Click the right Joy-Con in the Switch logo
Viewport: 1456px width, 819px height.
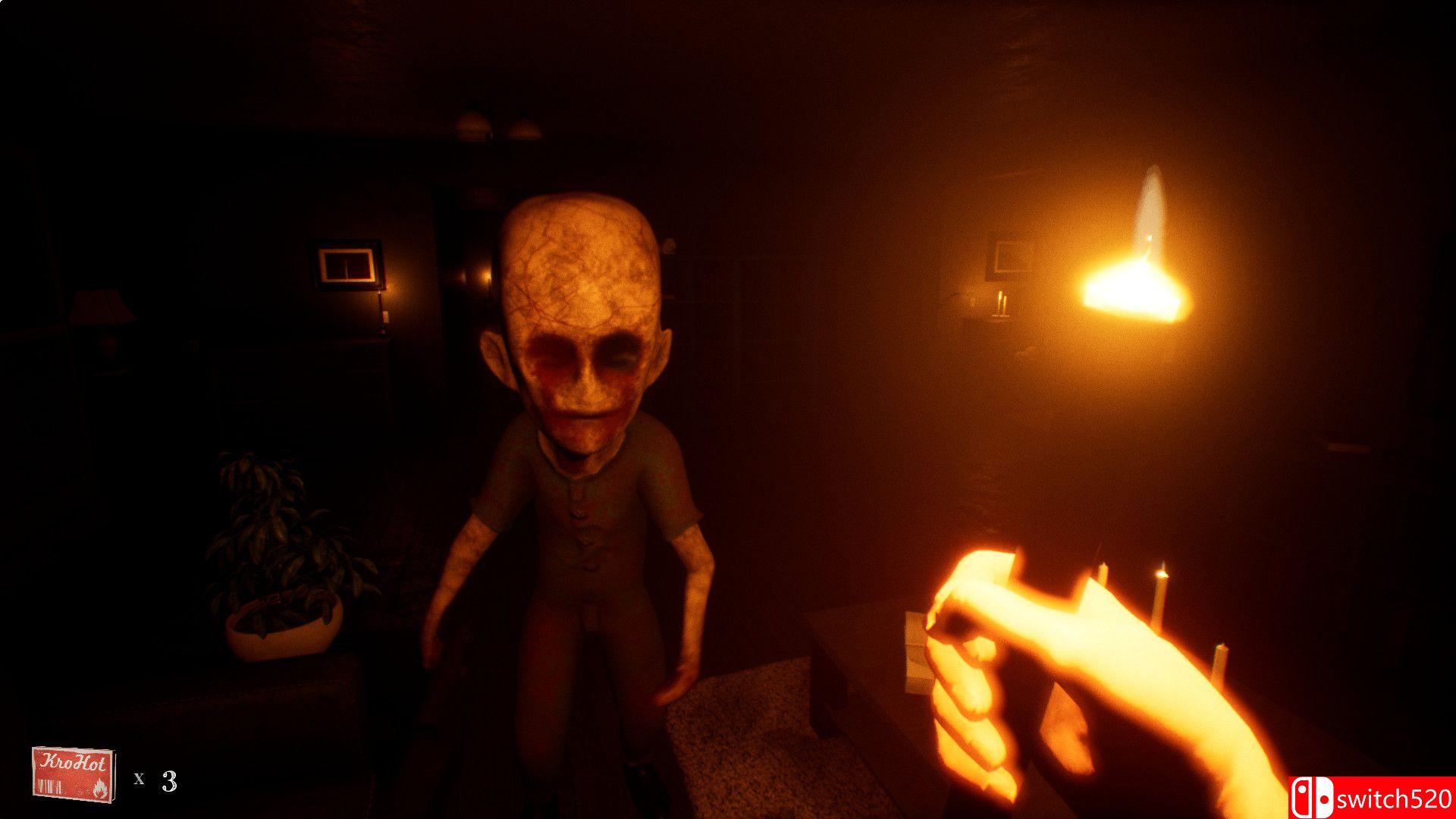(1324, 797)
